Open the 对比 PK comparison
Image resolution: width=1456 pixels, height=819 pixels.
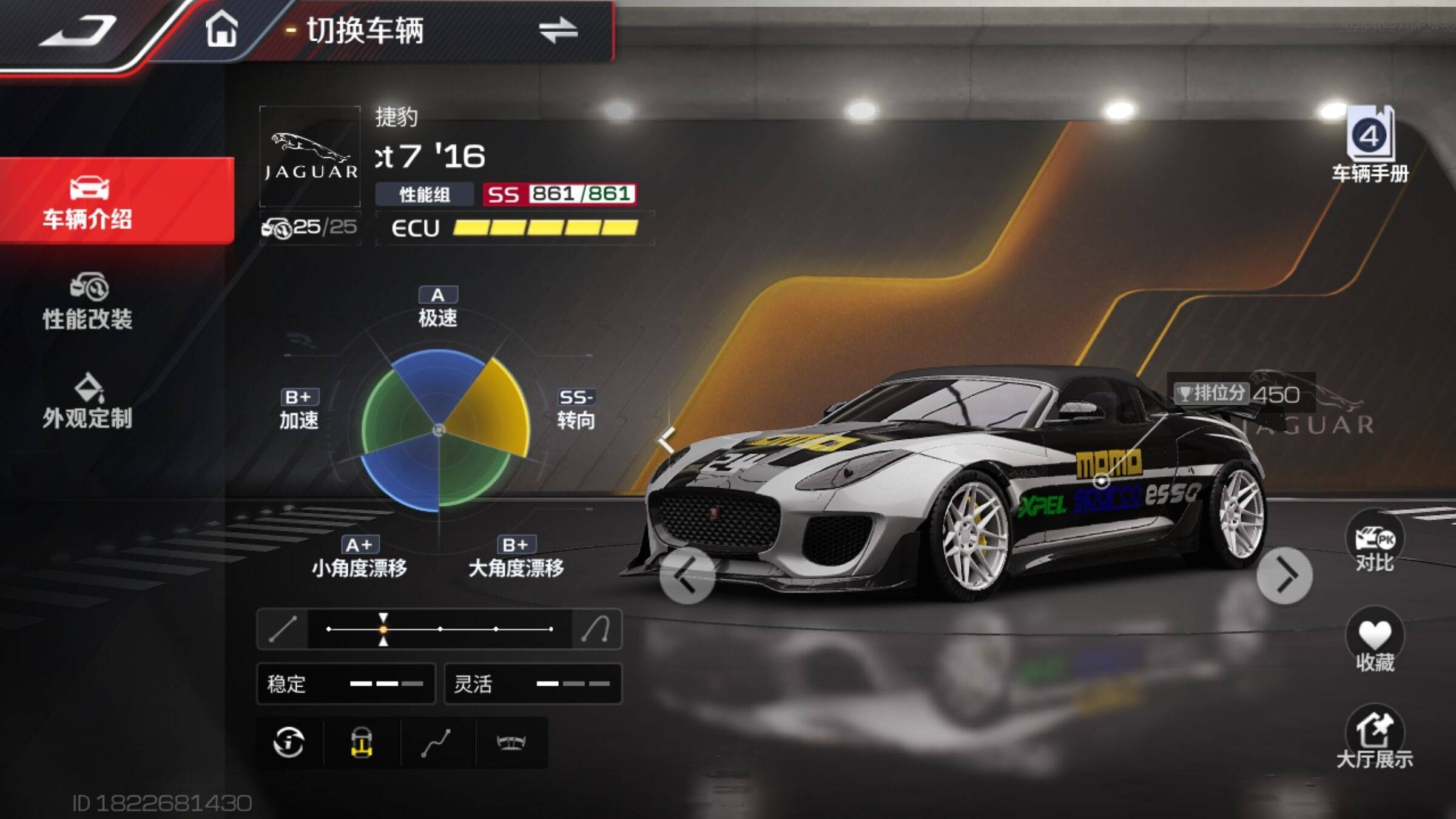click(x=1374, y=543)
